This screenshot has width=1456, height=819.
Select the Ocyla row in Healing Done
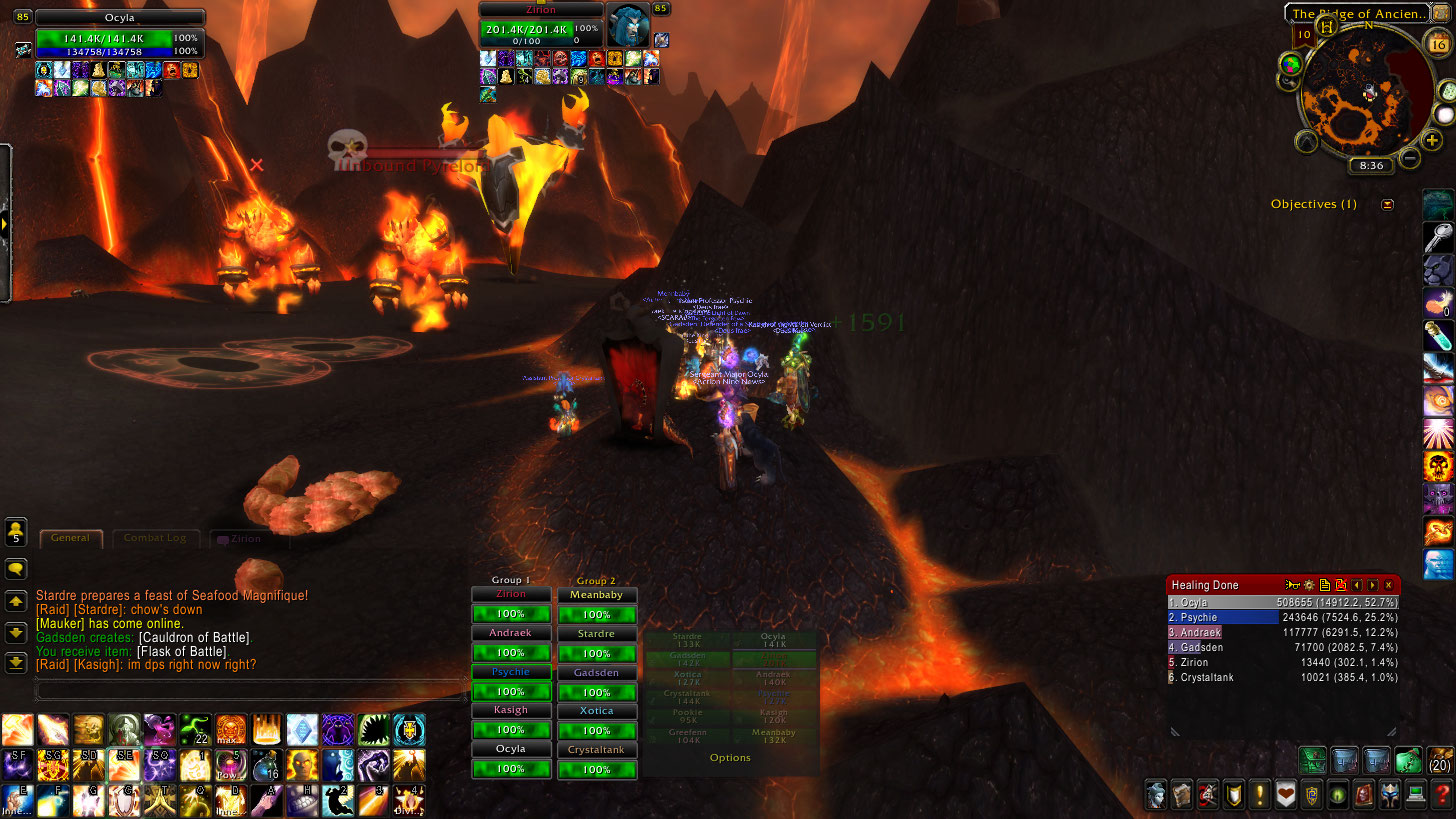[1282, 603]
